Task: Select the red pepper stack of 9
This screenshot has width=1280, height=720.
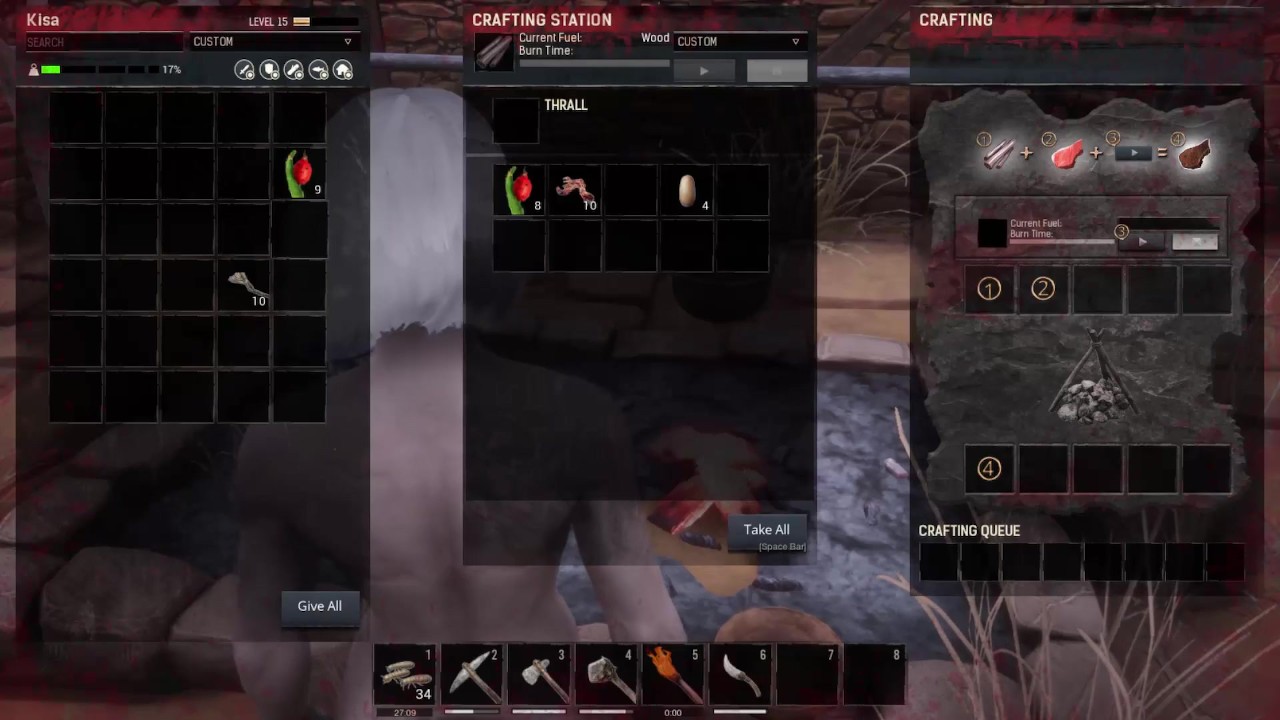Action: tap(300, 172)
